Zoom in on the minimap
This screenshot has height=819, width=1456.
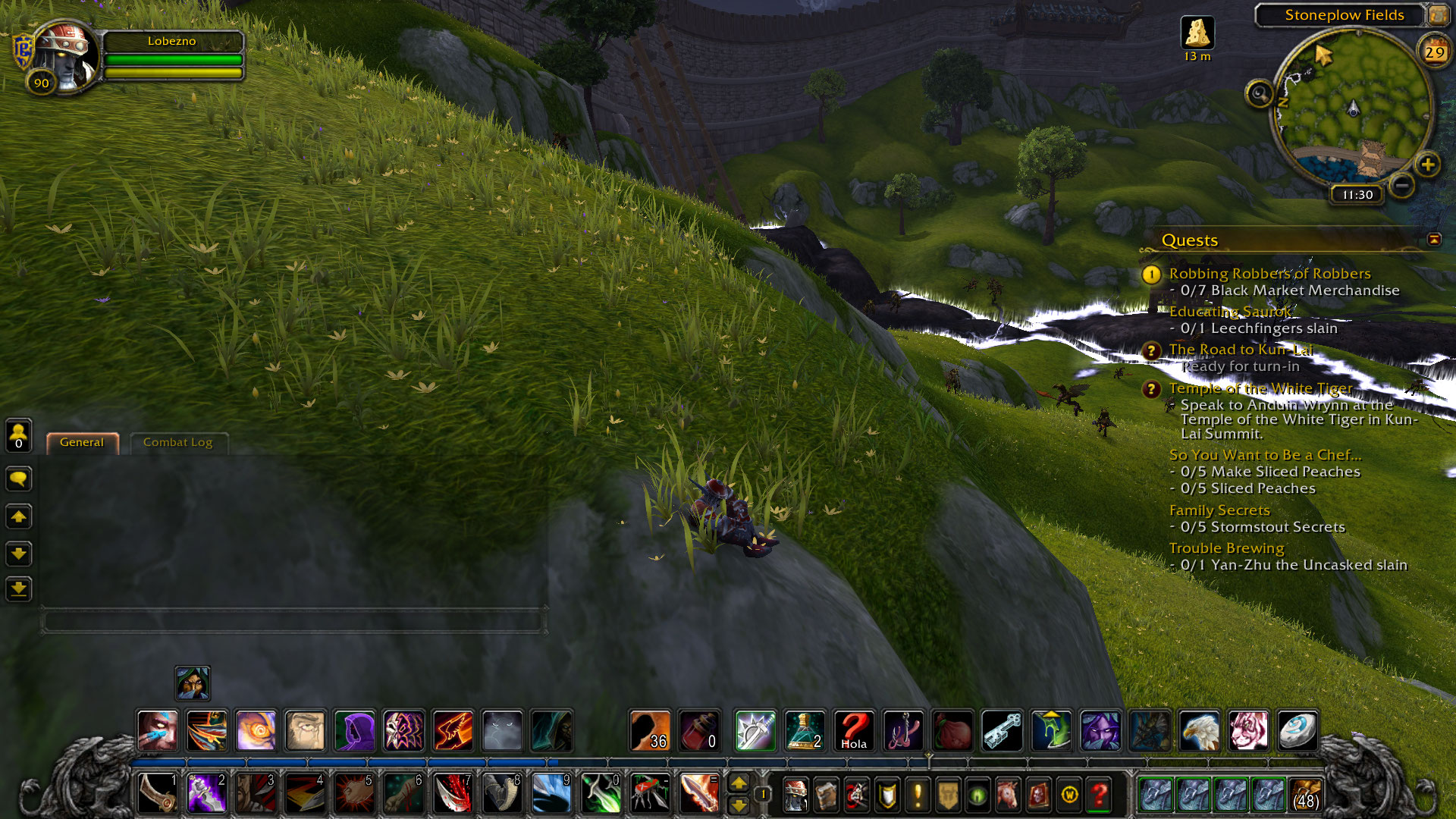tap(1427, 165)
